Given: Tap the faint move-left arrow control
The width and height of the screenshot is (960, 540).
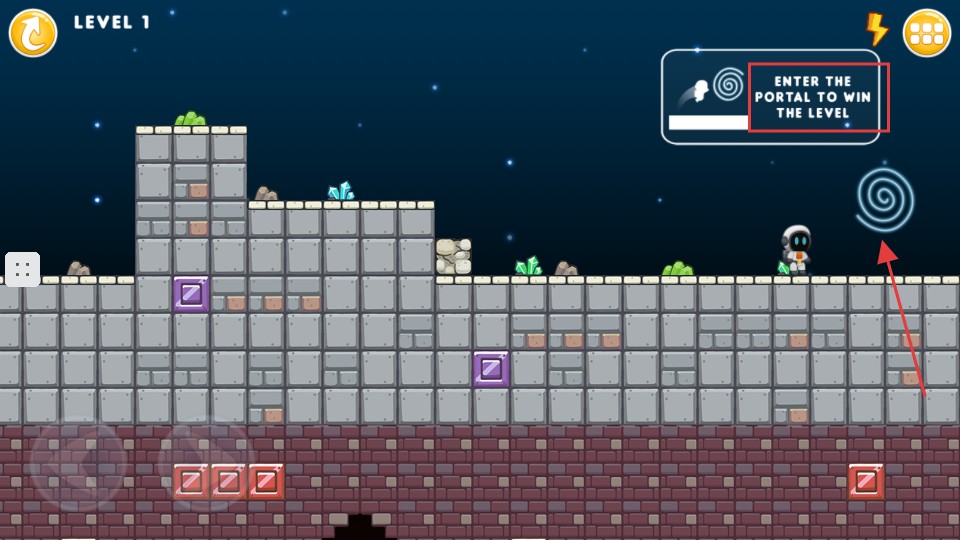Looking at the screenshot, I should (x=78, y=464).
